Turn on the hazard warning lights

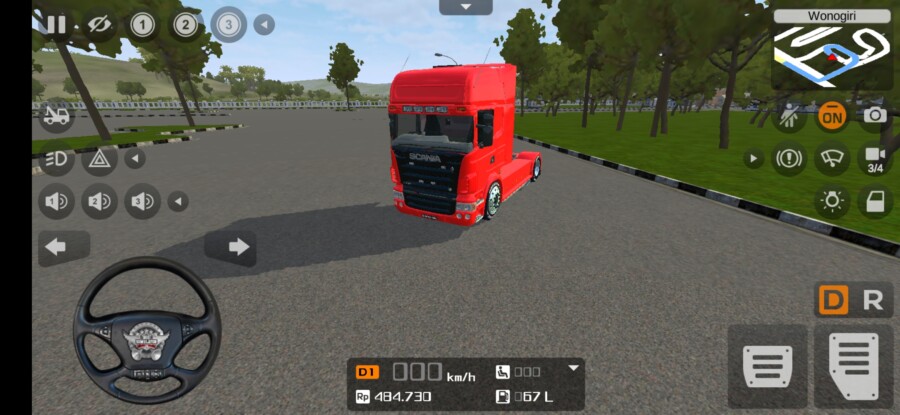point(99,158)
